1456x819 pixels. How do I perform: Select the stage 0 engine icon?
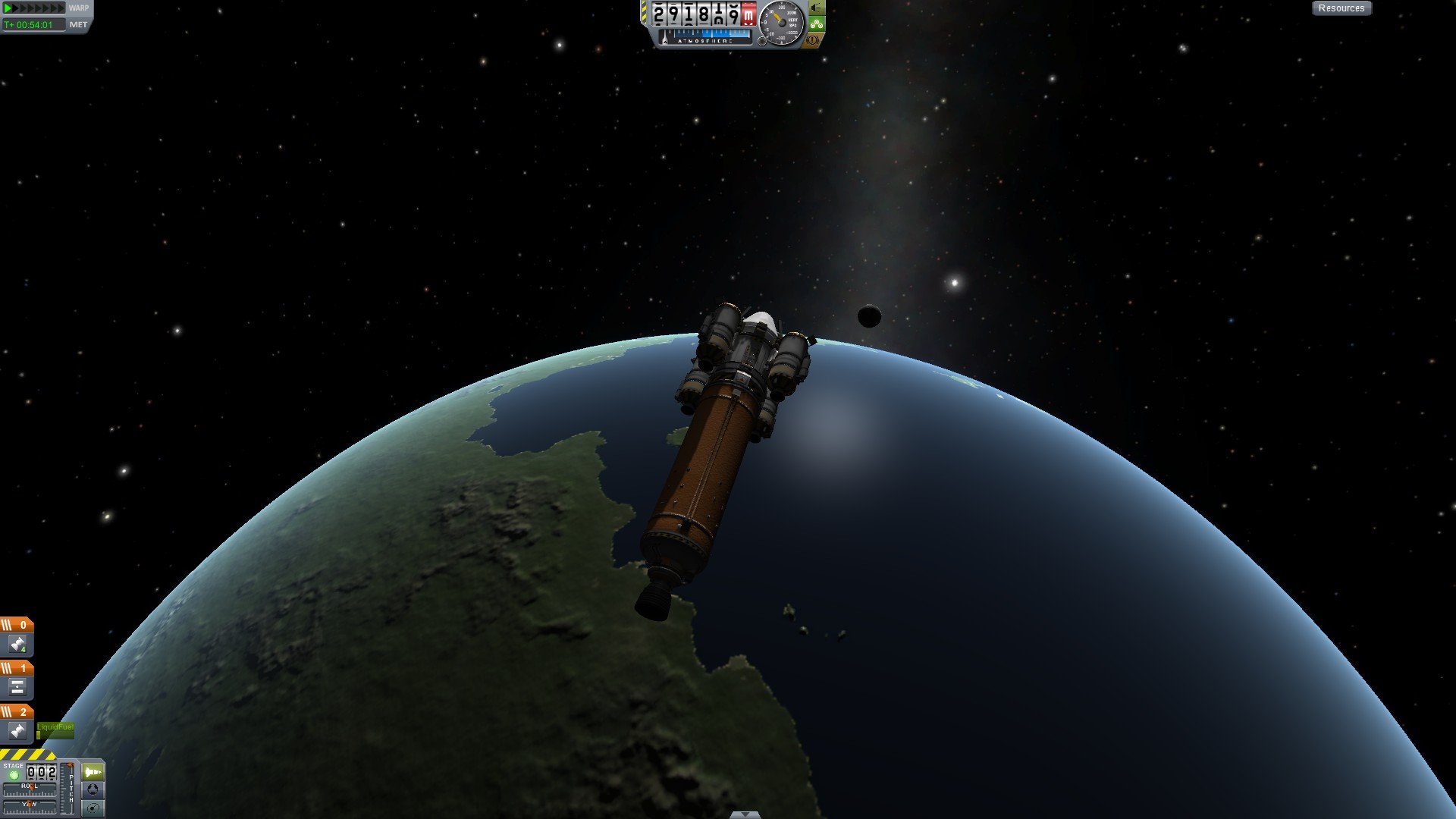coord(17,645)
